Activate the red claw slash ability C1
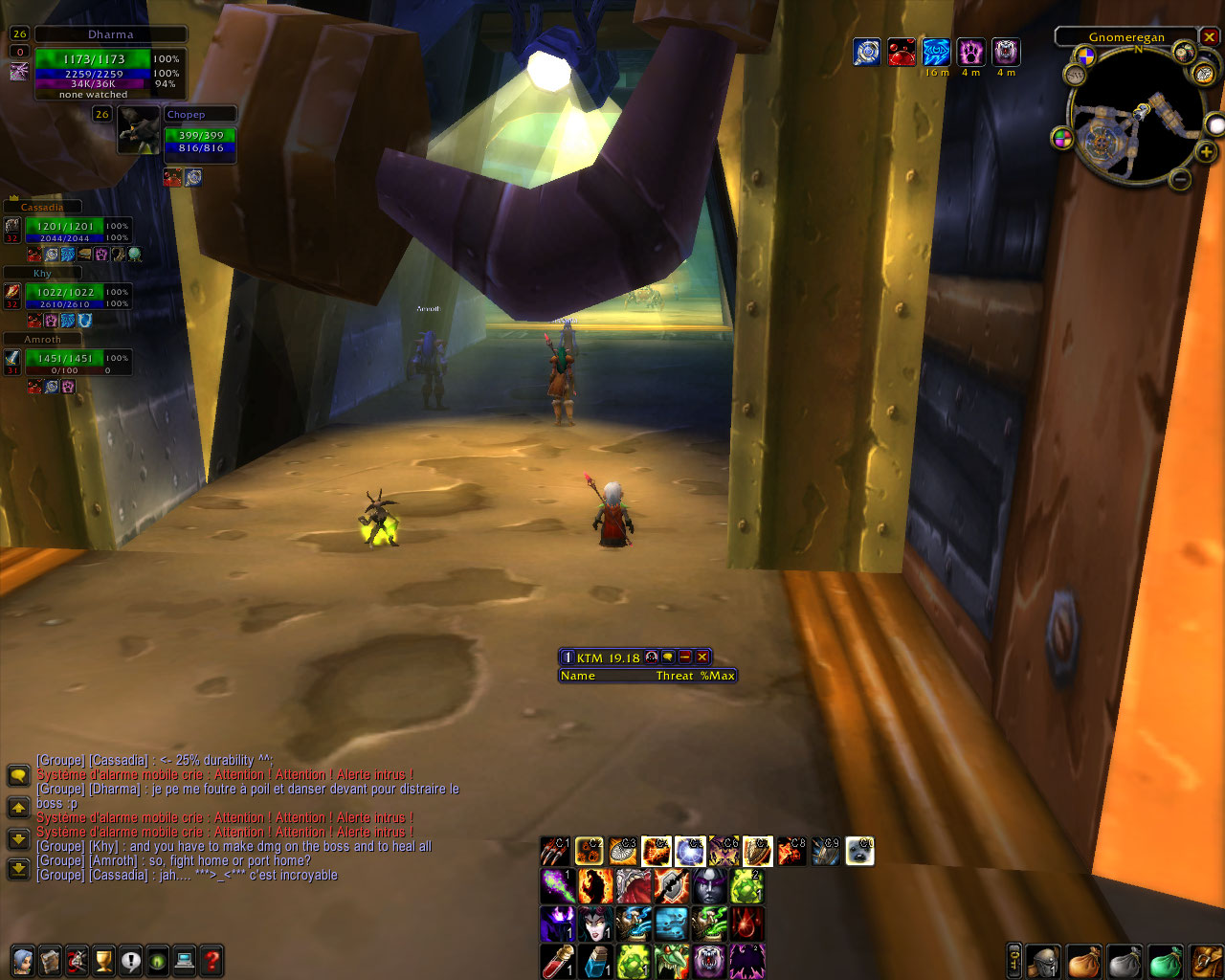 coord(555,851)
